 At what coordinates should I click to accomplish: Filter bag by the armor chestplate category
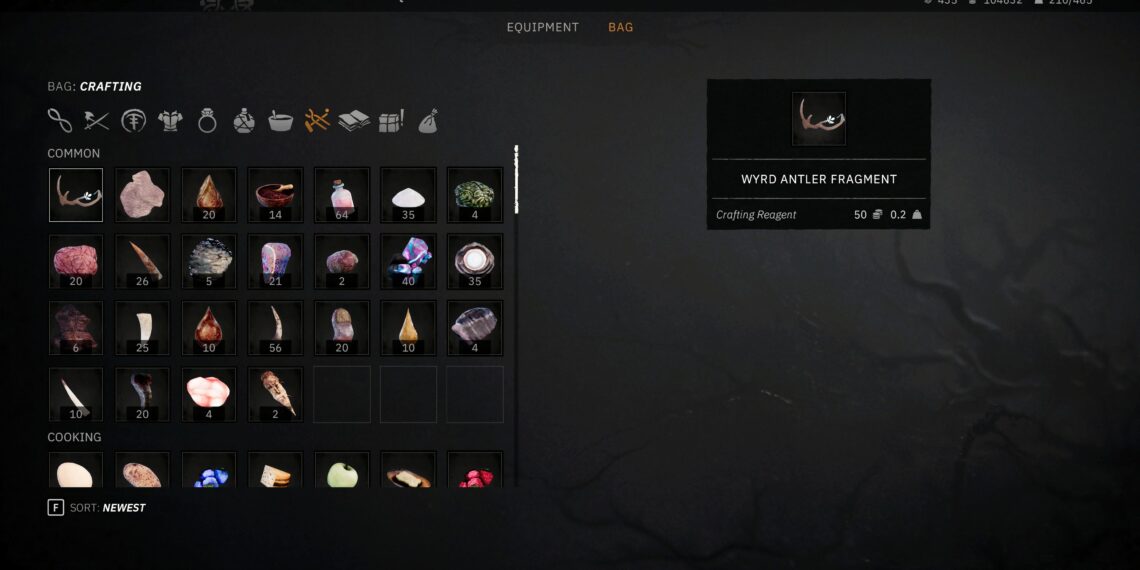[x=170, y=121]
